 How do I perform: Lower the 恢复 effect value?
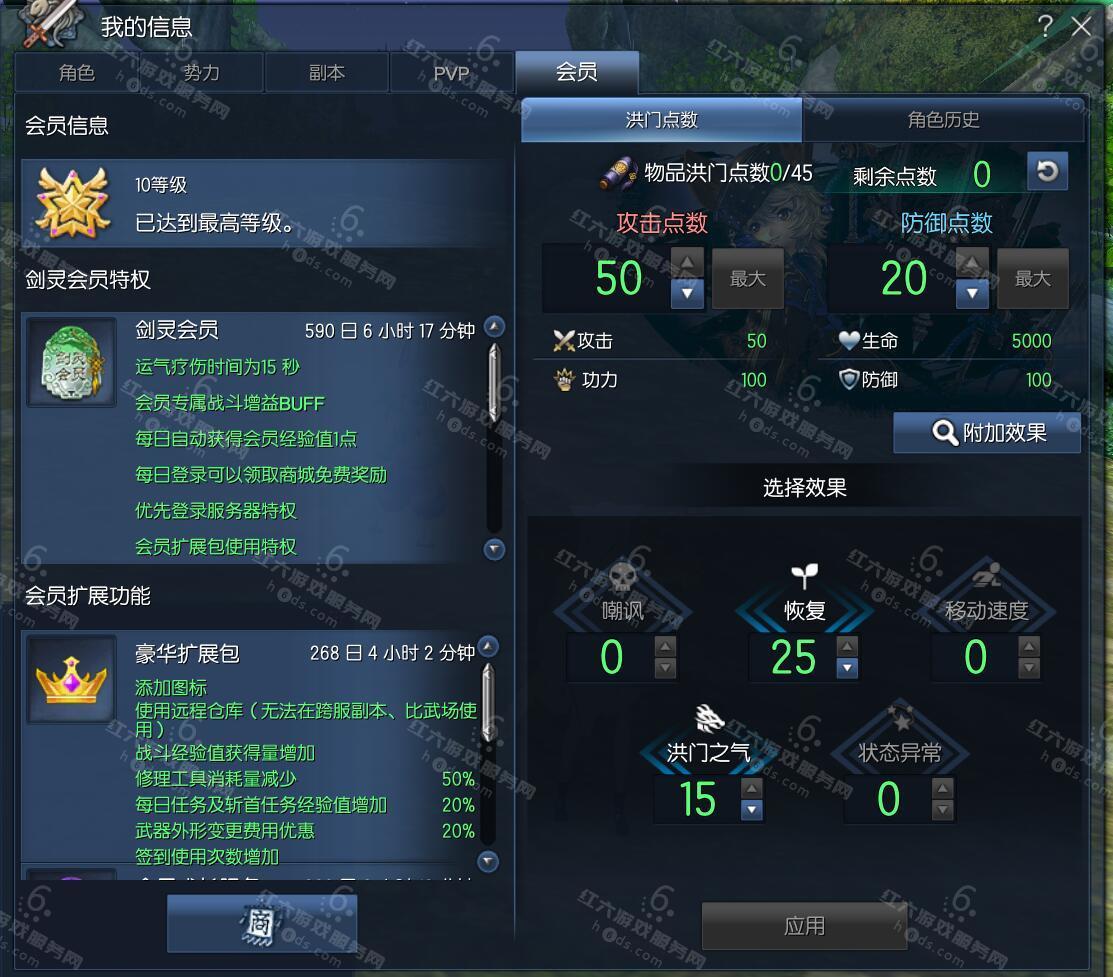(x=847, y=669)
